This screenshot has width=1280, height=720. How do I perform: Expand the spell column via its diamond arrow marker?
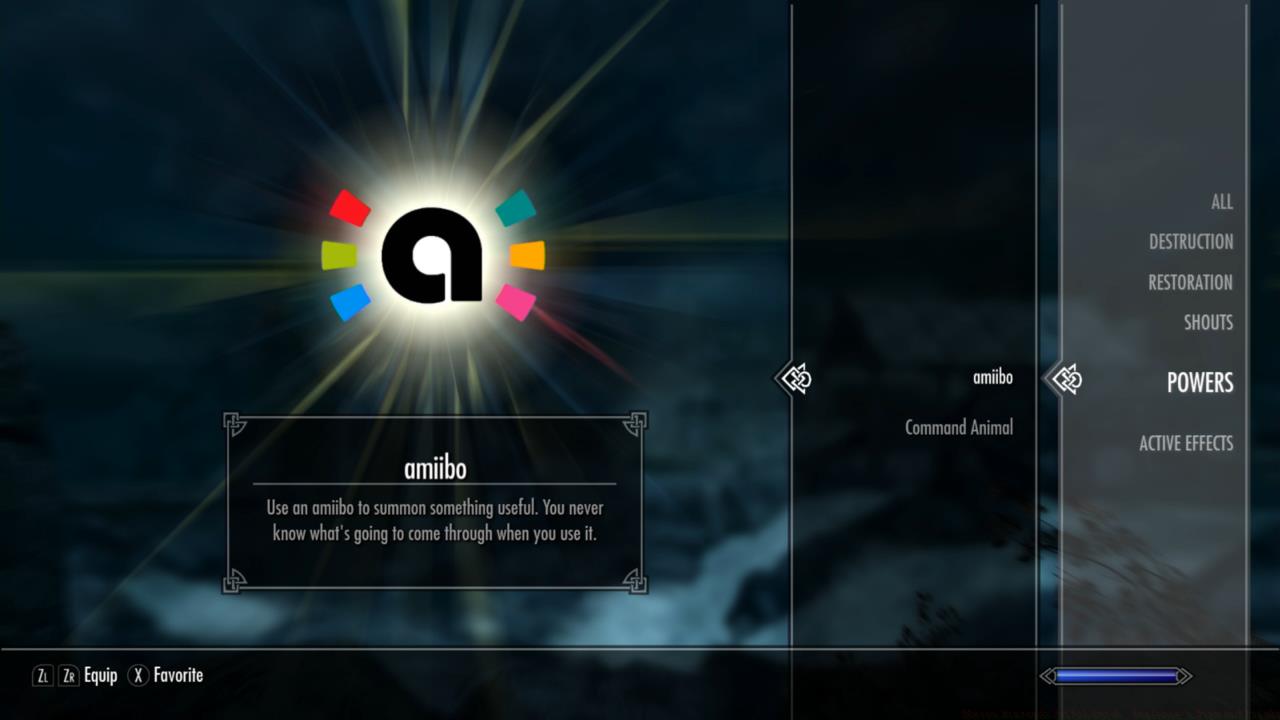pos(795,378)
